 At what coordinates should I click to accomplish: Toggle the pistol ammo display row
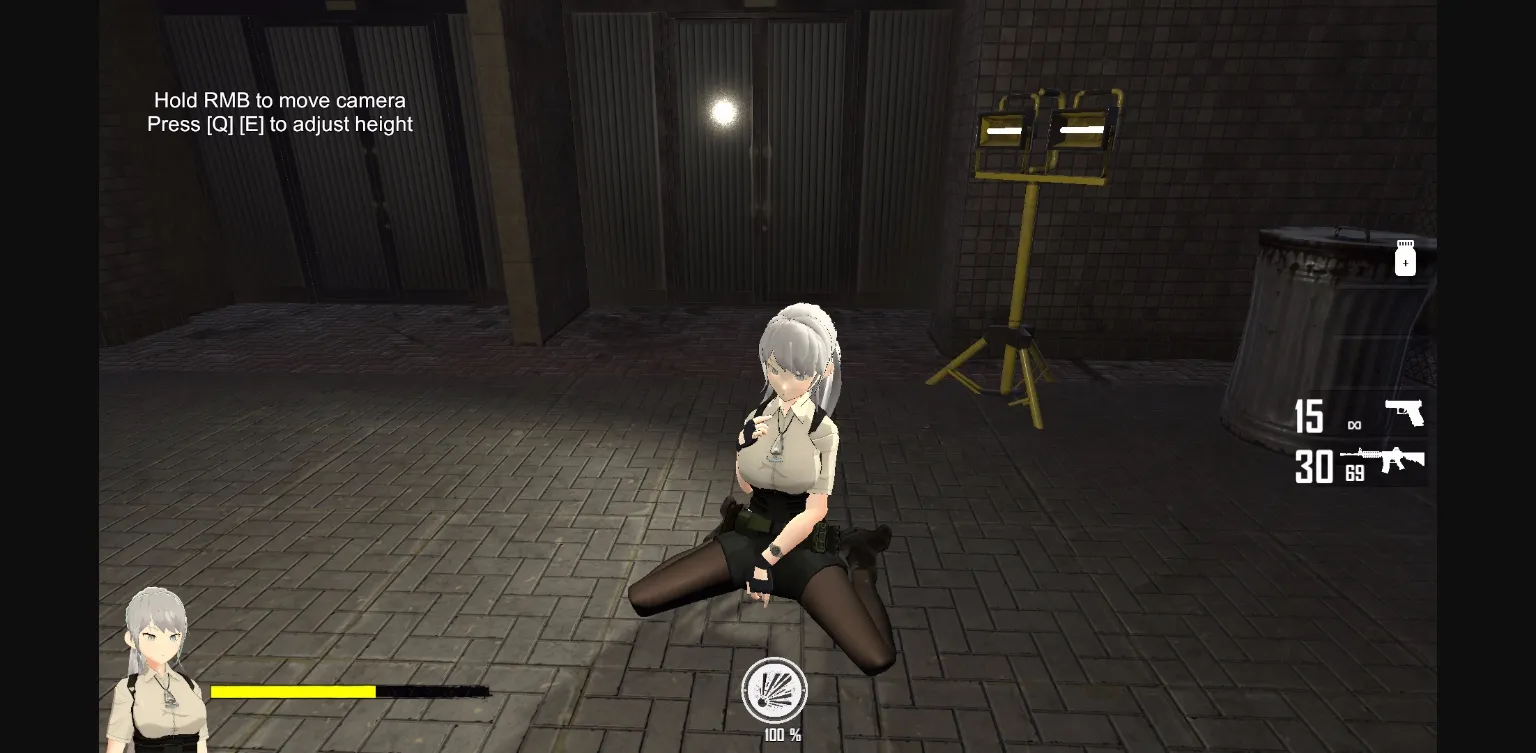point(1360,415)
